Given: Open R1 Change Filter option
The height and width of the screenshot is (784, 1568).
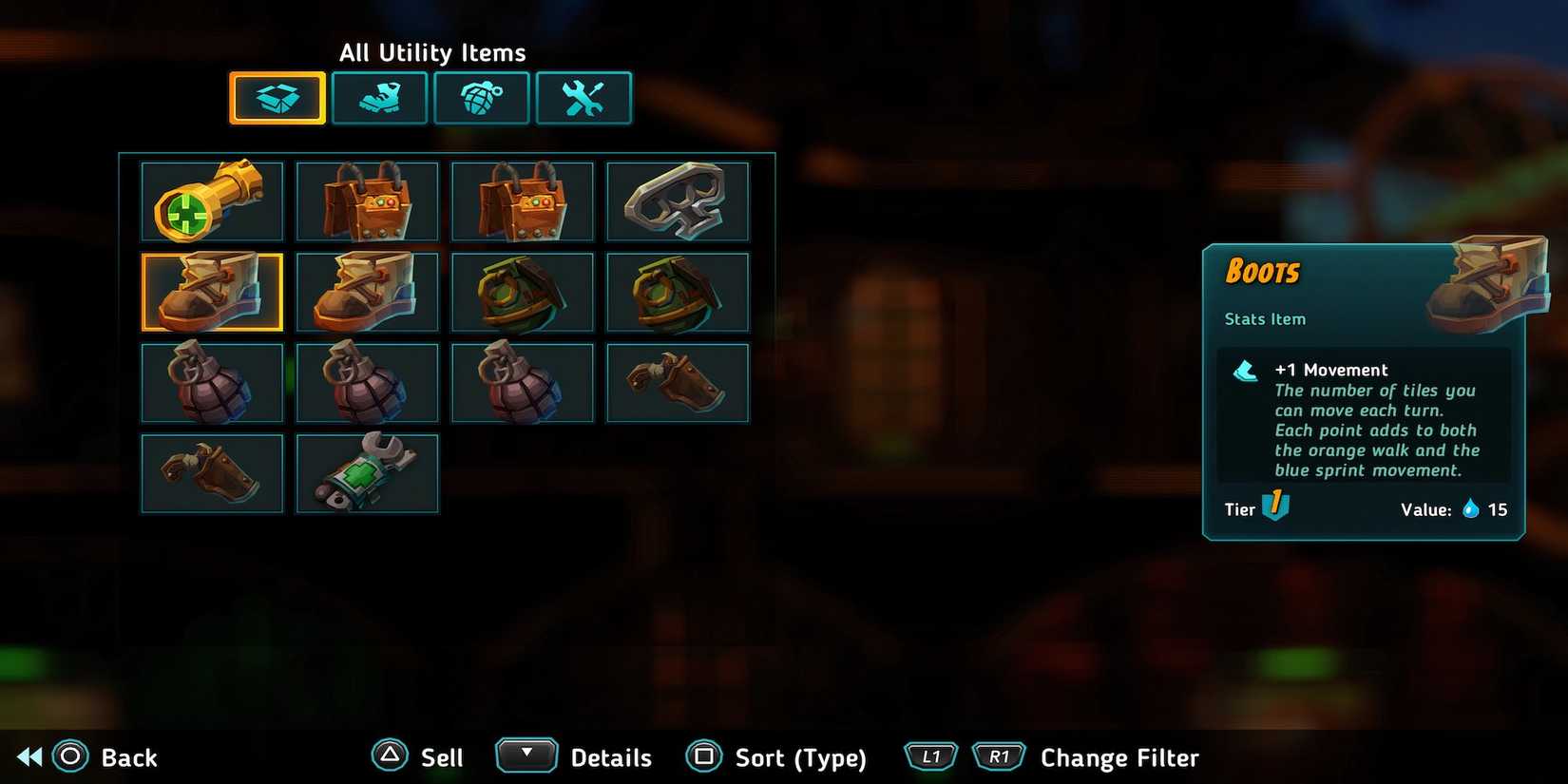Looking at the screenshot, I should (999, 755).
